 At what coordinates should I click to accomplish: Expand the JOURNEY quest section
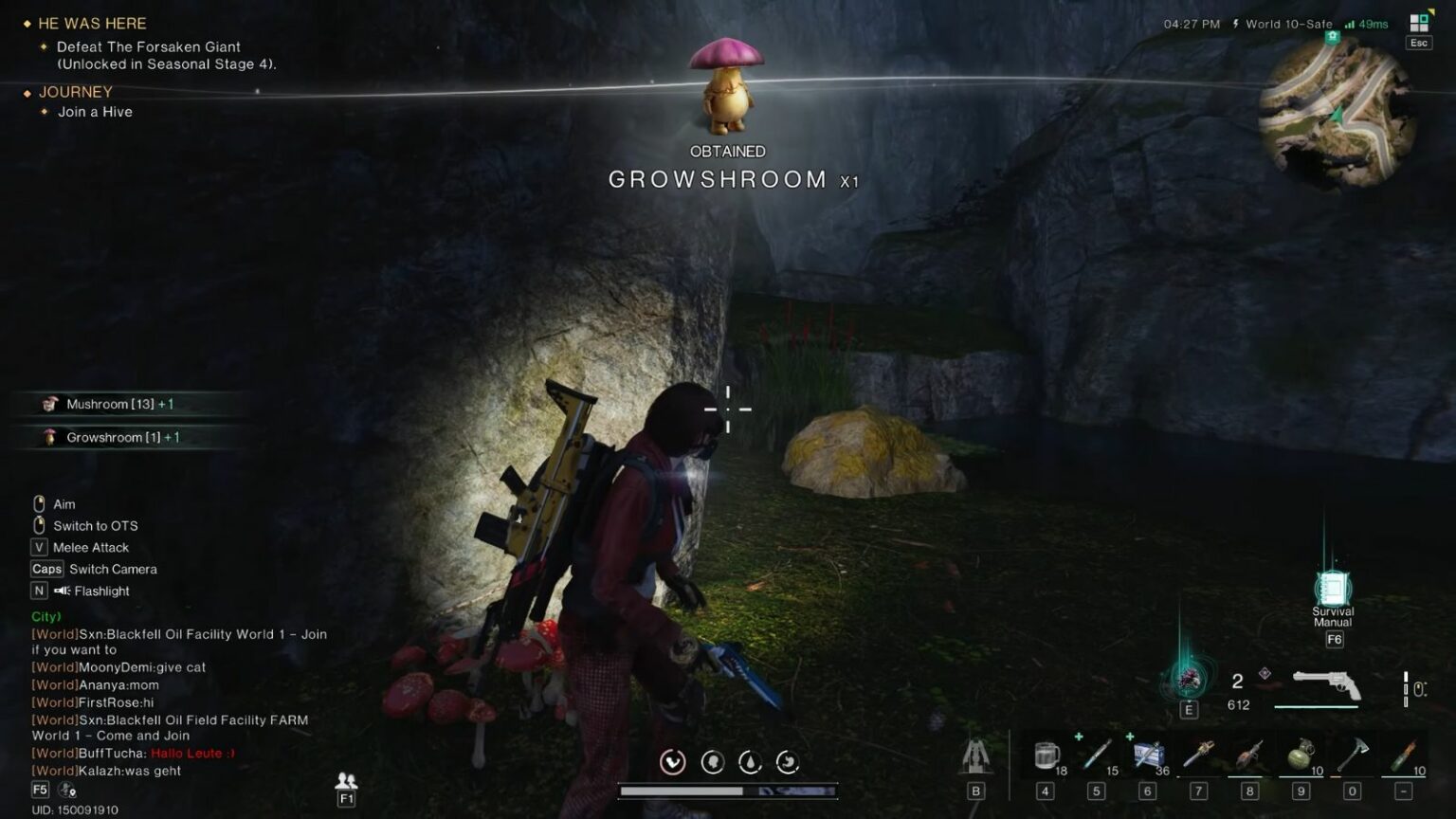[x=75, y=92]
